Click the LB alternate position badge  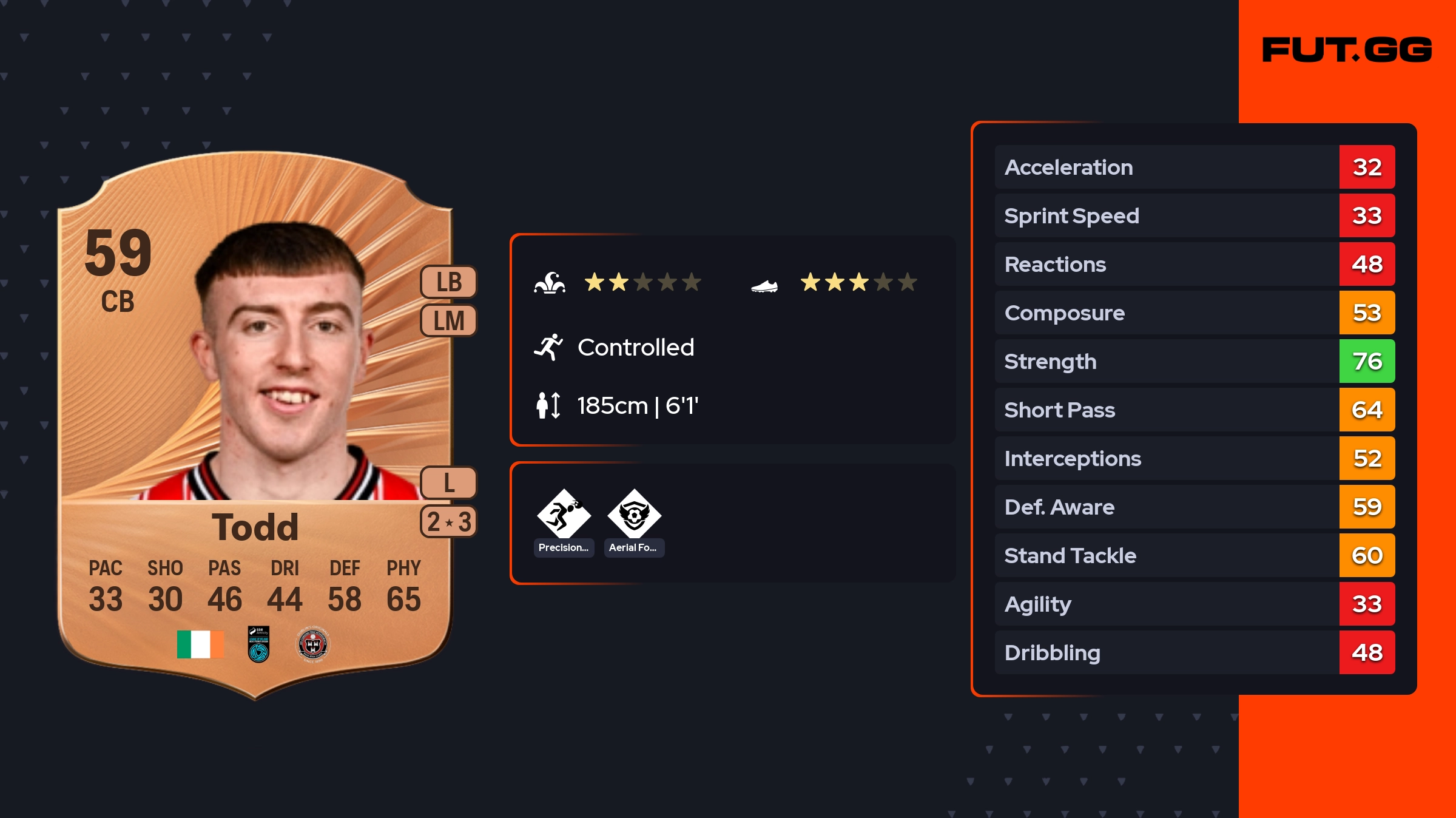449,282
